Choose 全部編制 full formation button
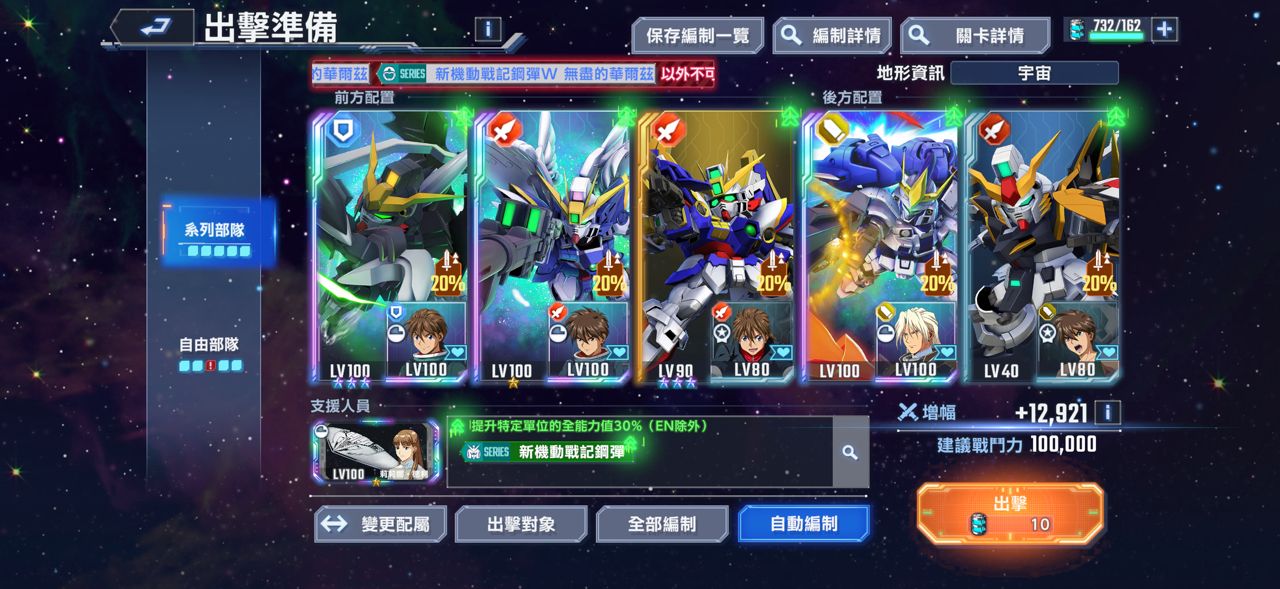Screen dimensions: 1280x589 [662, 524]
